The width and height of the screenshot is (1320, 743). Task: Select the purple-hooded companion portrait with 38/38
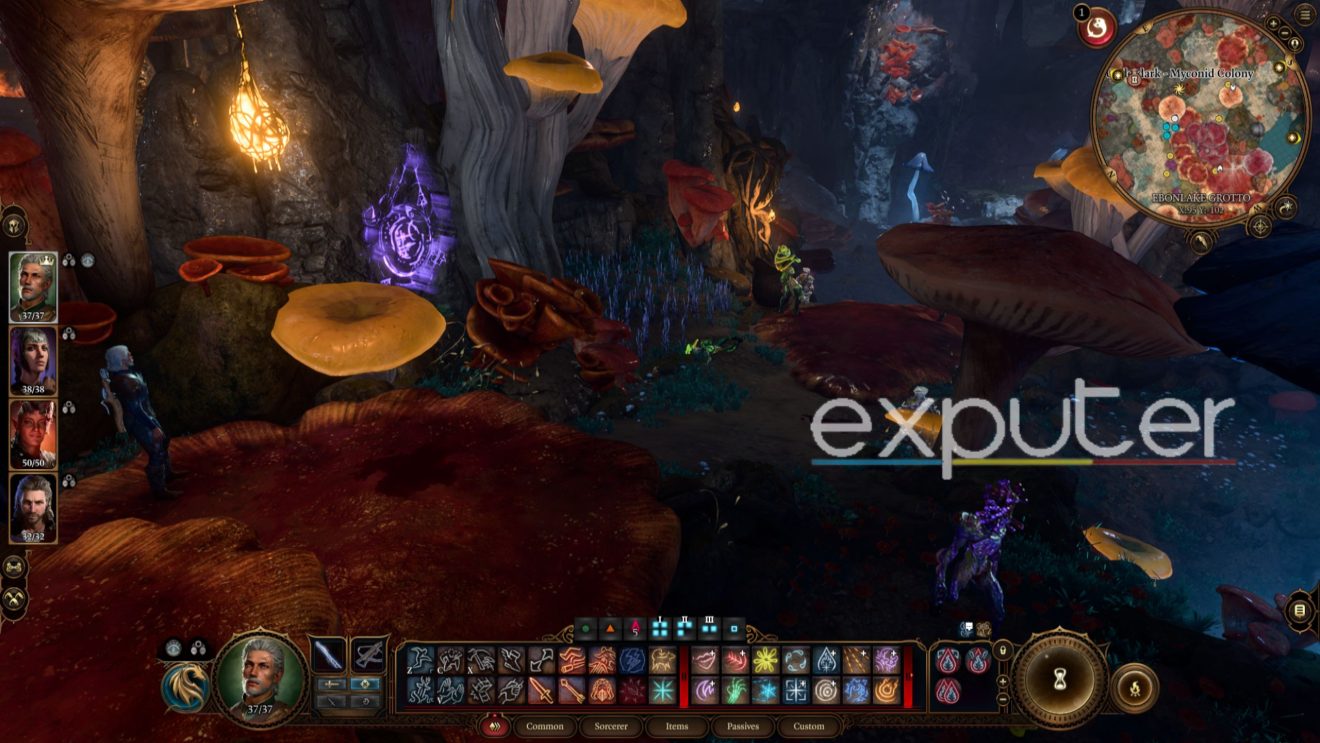[x=33, y=360]
